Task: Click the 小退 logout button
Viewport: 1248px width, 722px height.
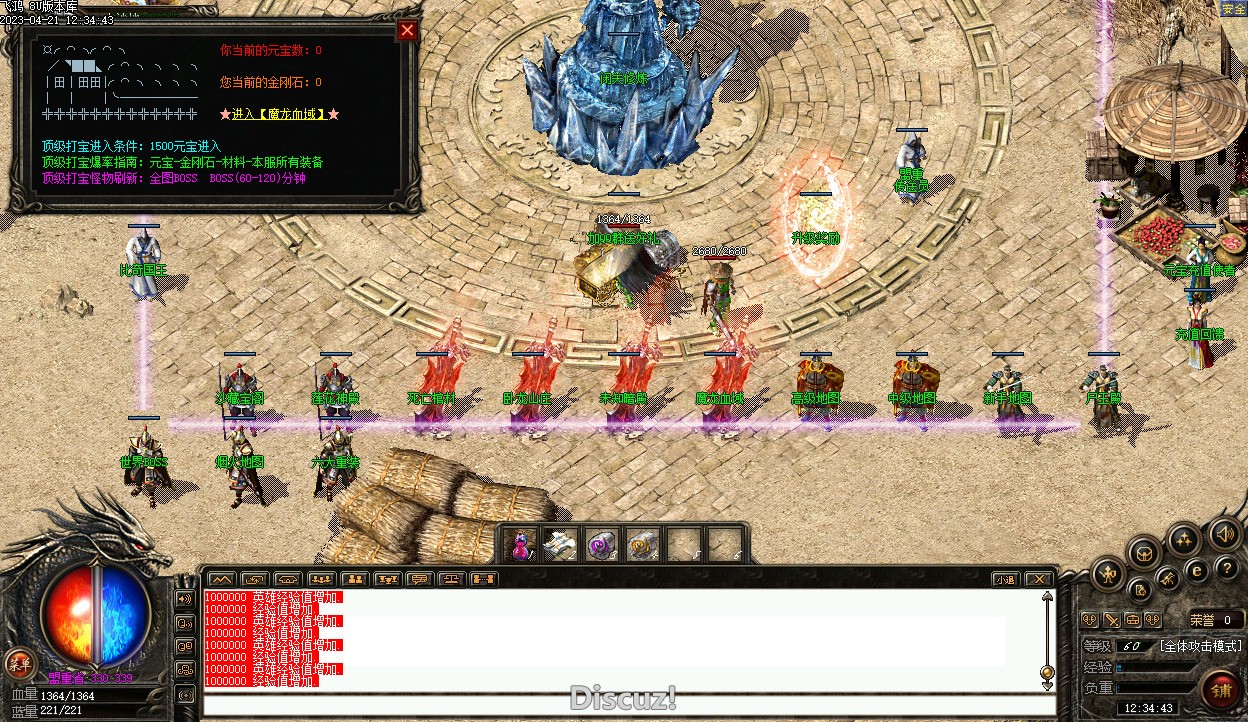Action: 1005,579
